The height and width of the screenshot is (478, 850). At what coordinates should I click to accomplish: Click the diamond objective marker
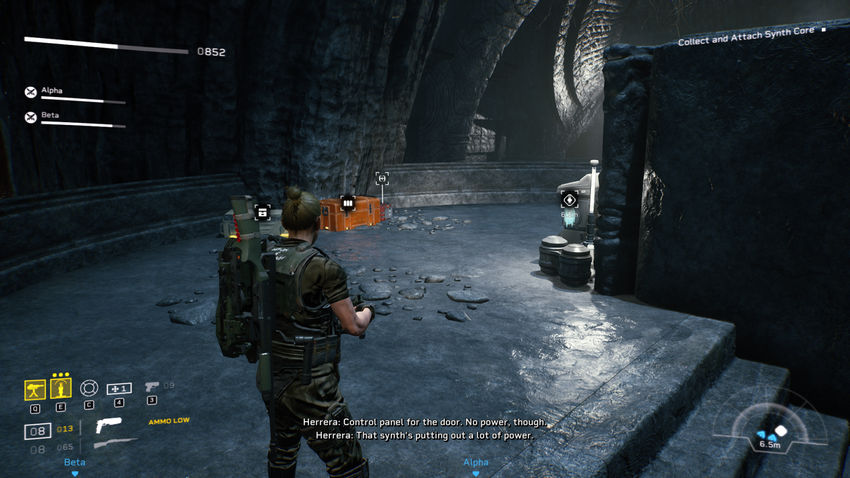coord(569,199)
